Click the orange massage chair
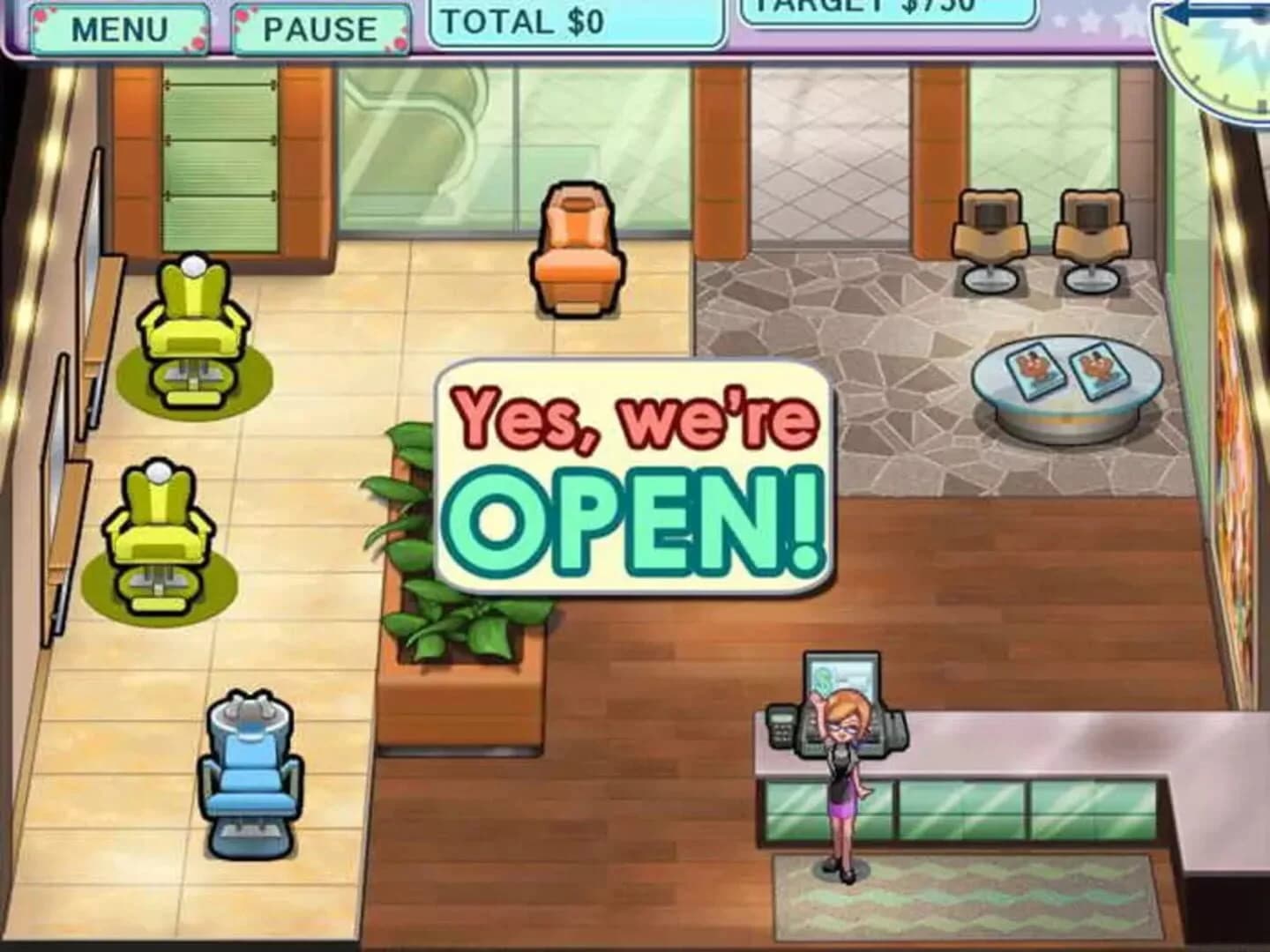 pyautogui.click(x=575, y=247)
